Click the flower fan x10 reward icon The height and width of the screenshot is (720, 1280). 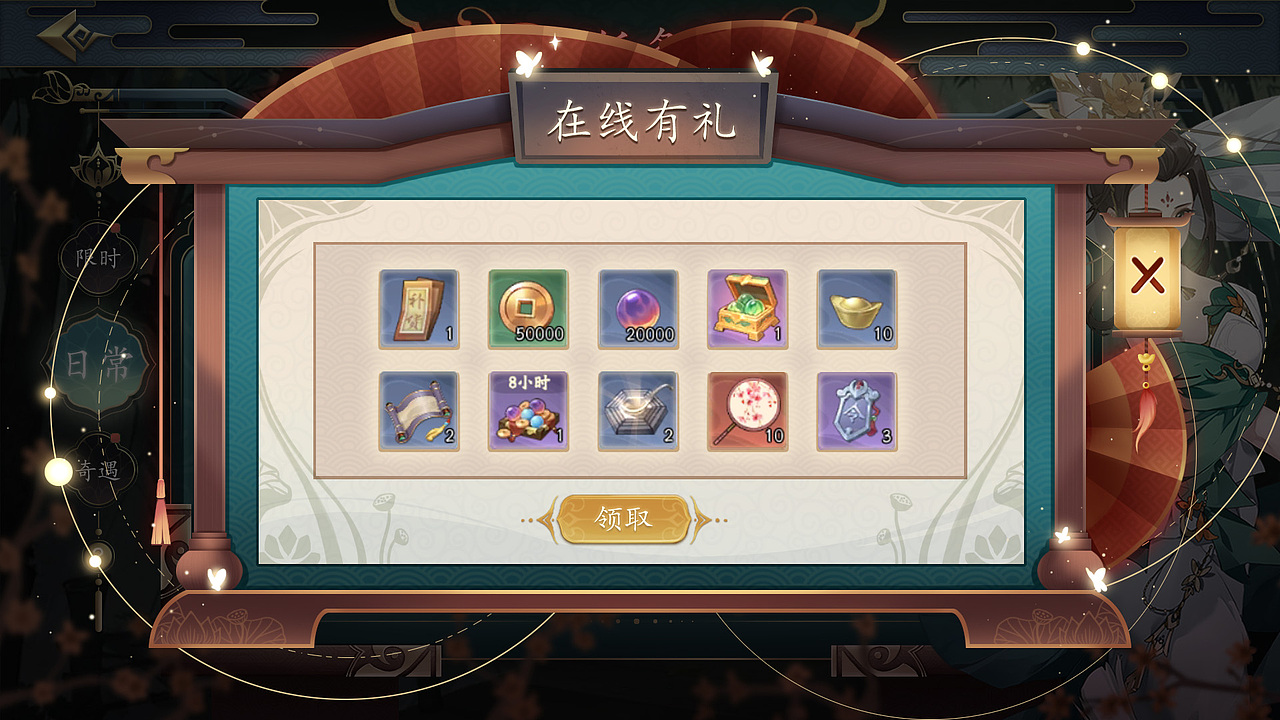(x=747, y=413)
